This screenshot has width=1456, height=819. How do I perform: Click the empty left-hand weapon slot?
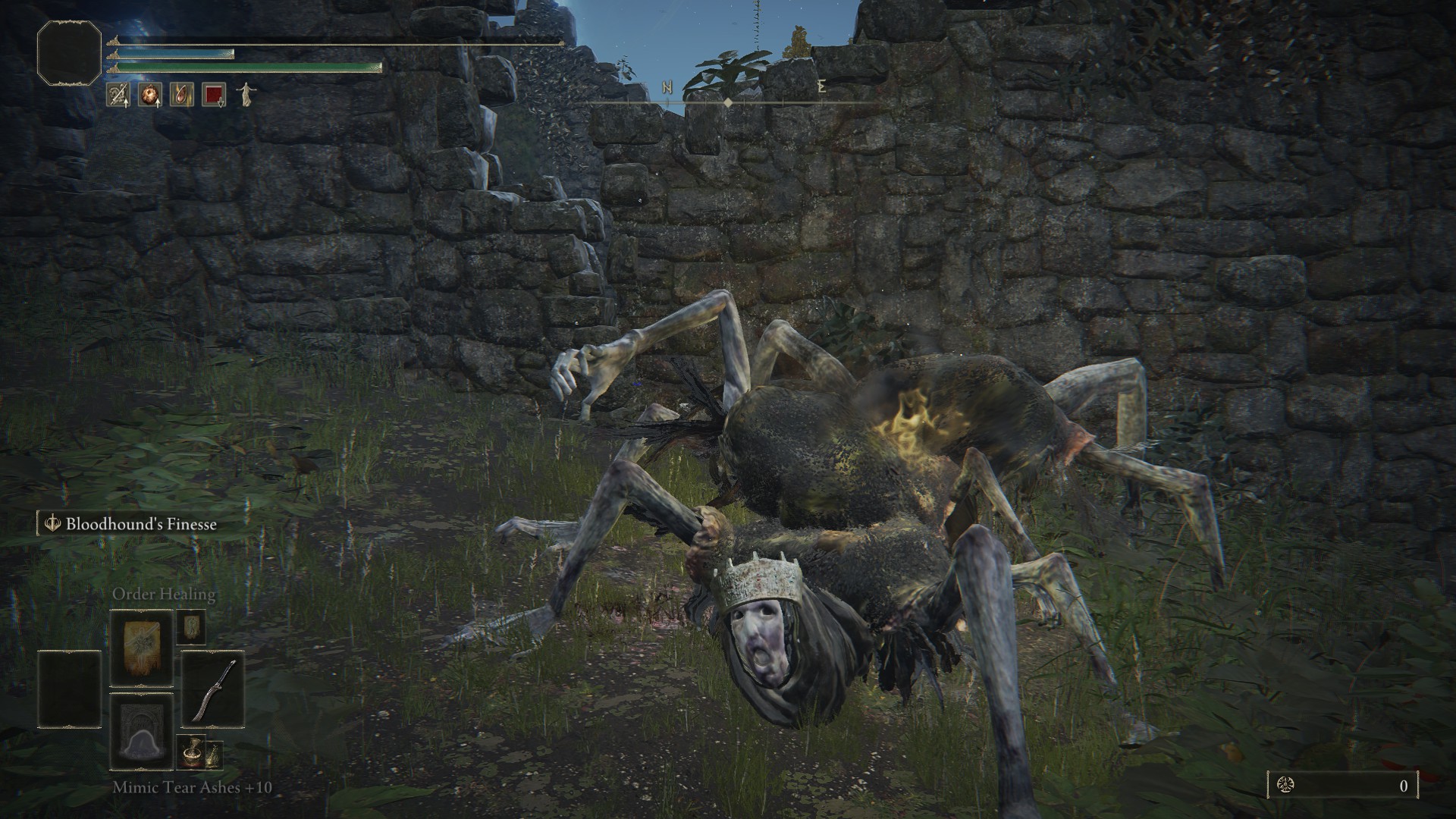[x=69, y=688]
